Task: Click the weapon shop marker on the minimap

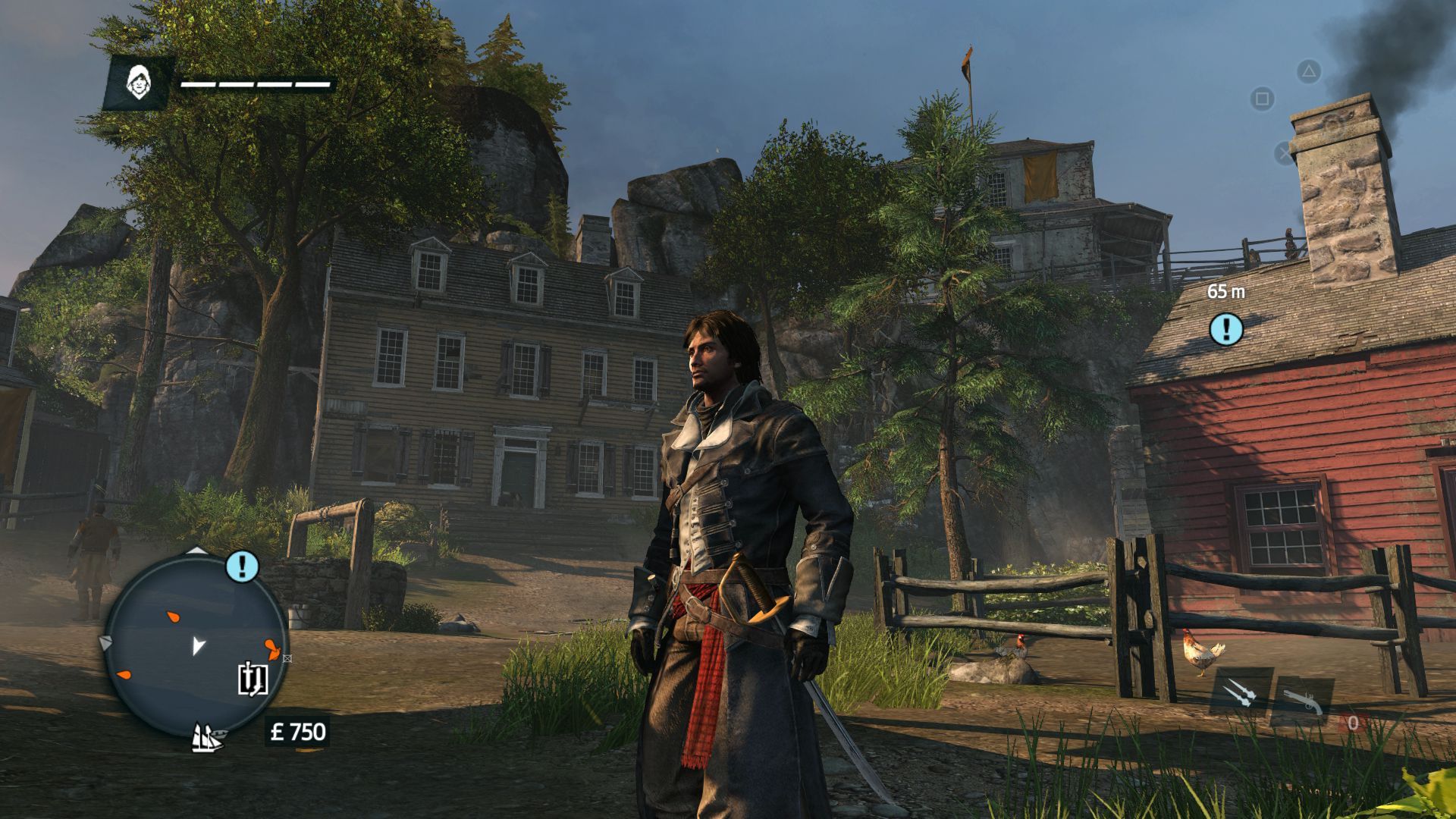Action: 252,679
